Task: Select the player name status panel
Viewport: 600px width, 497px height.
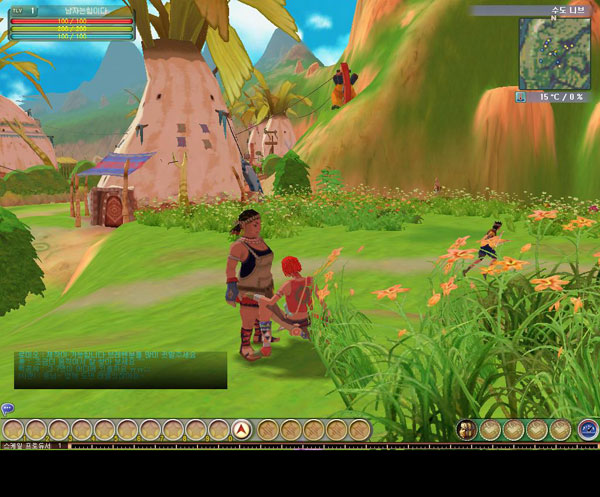Action: coord(71,22)
